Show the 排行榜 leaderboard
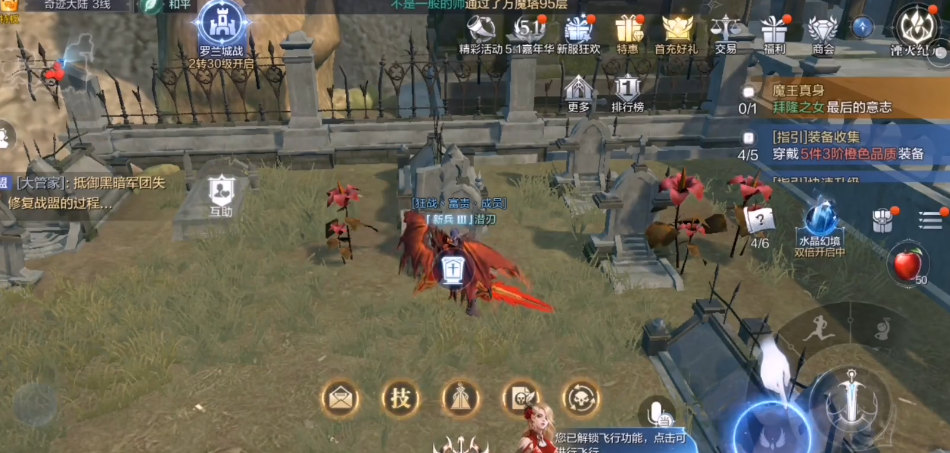 (627, 92)
